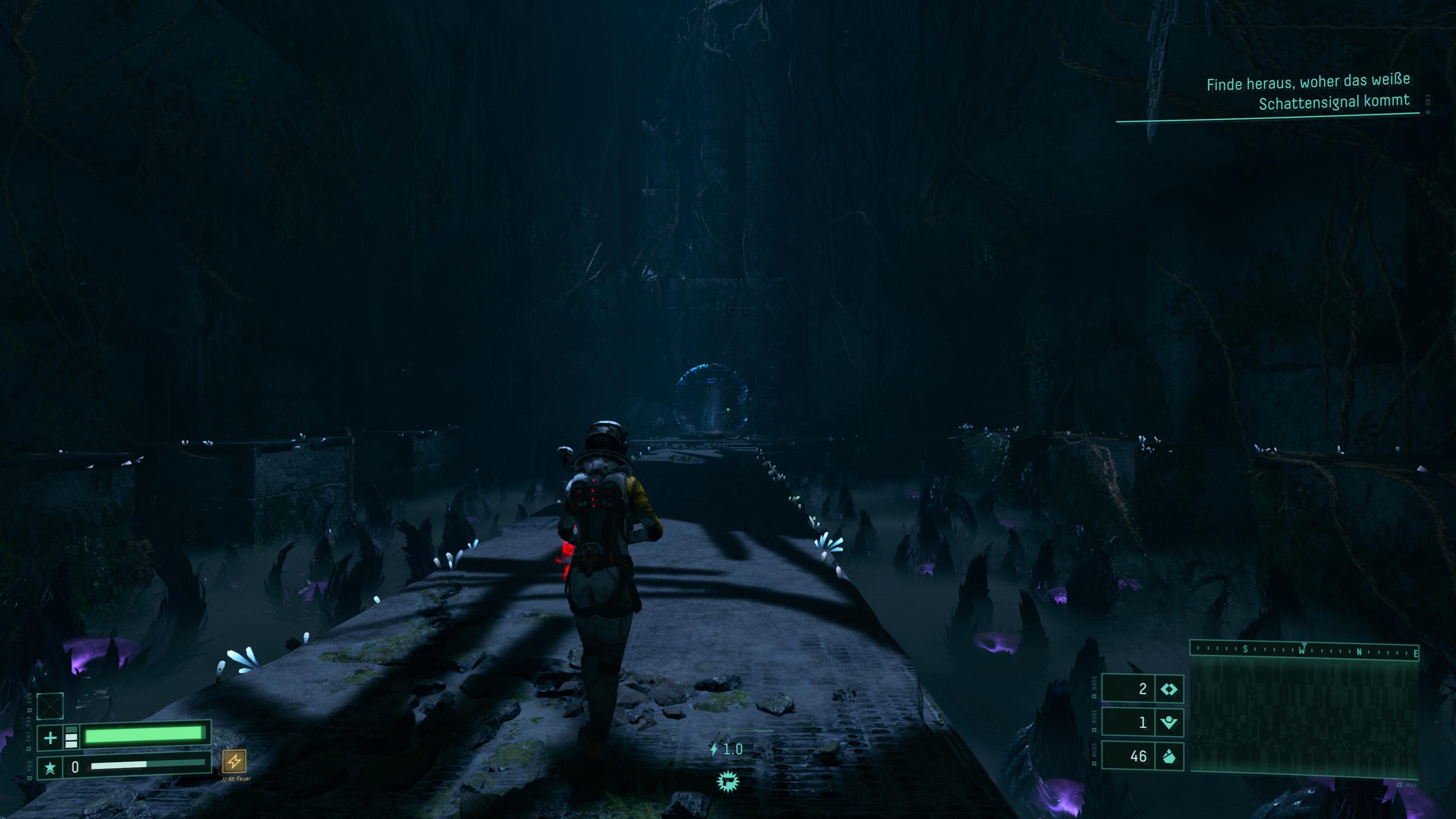Click the health plus icon
Viewport: 1456px width, 819px height.
coord(50,737)
